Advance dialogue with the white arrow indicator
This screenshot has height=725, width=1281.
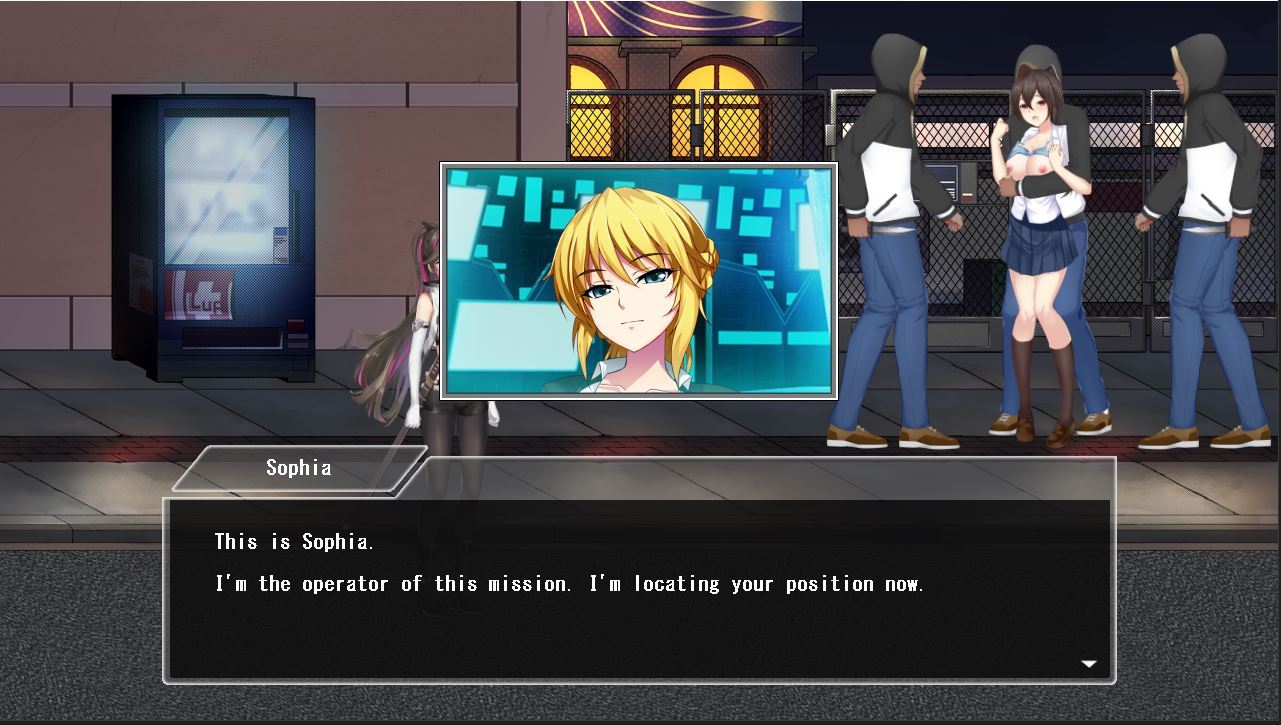point(1089,663)
